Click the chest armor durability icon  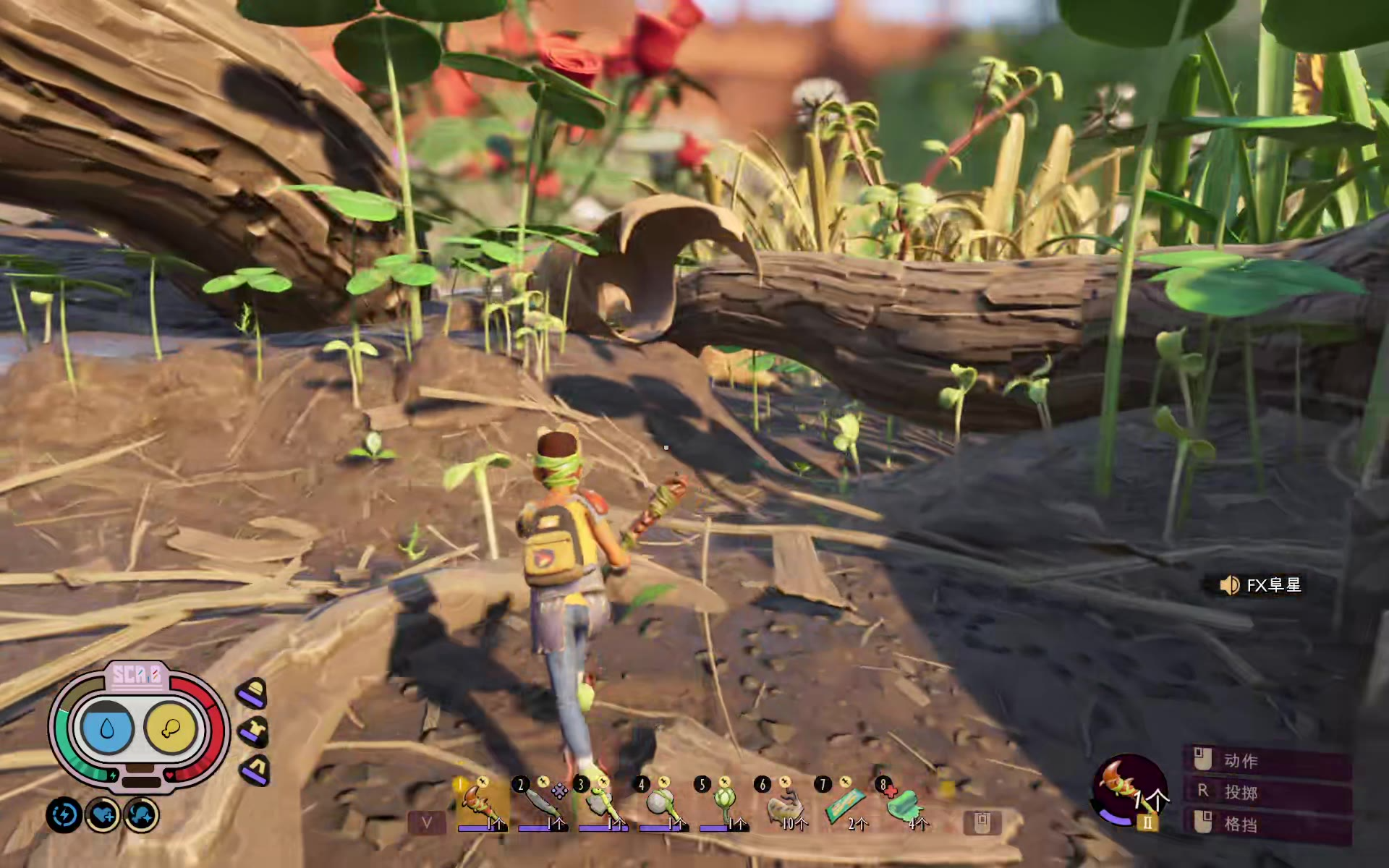(x=254, y=732)
